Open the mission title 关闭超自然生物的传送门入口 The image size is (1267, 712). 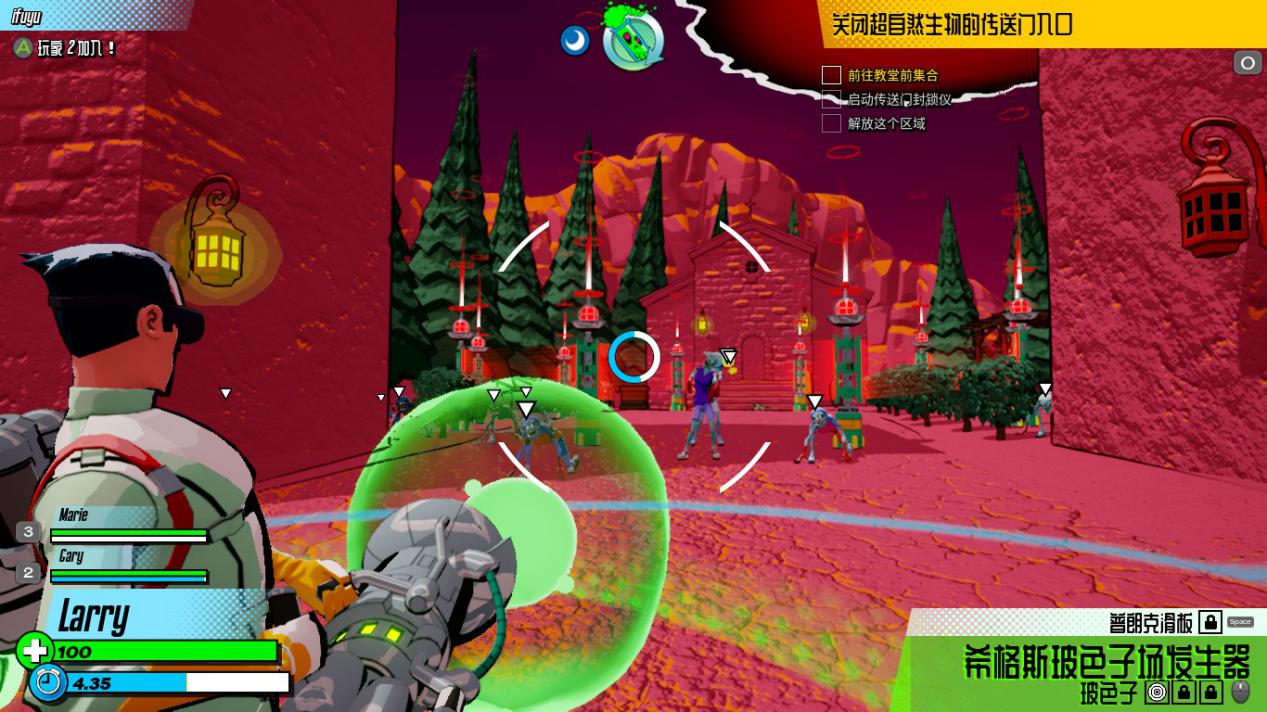click(x=951, y=24)
